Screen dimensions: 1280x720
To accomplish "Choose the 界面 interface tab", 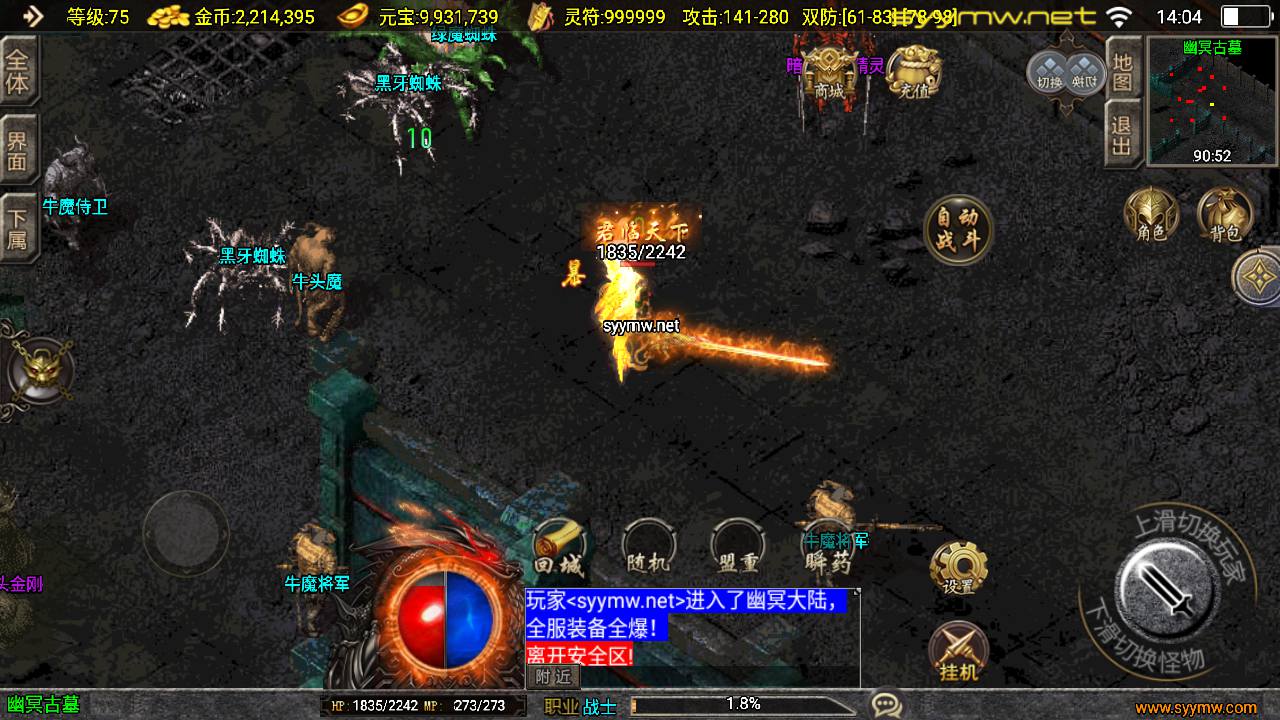I will (18, 149).
